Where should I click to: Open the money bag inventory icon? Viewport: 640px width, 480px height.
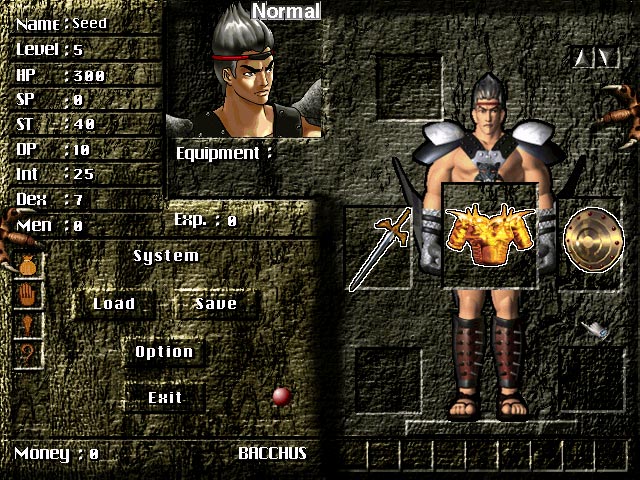tap(28, 266)
